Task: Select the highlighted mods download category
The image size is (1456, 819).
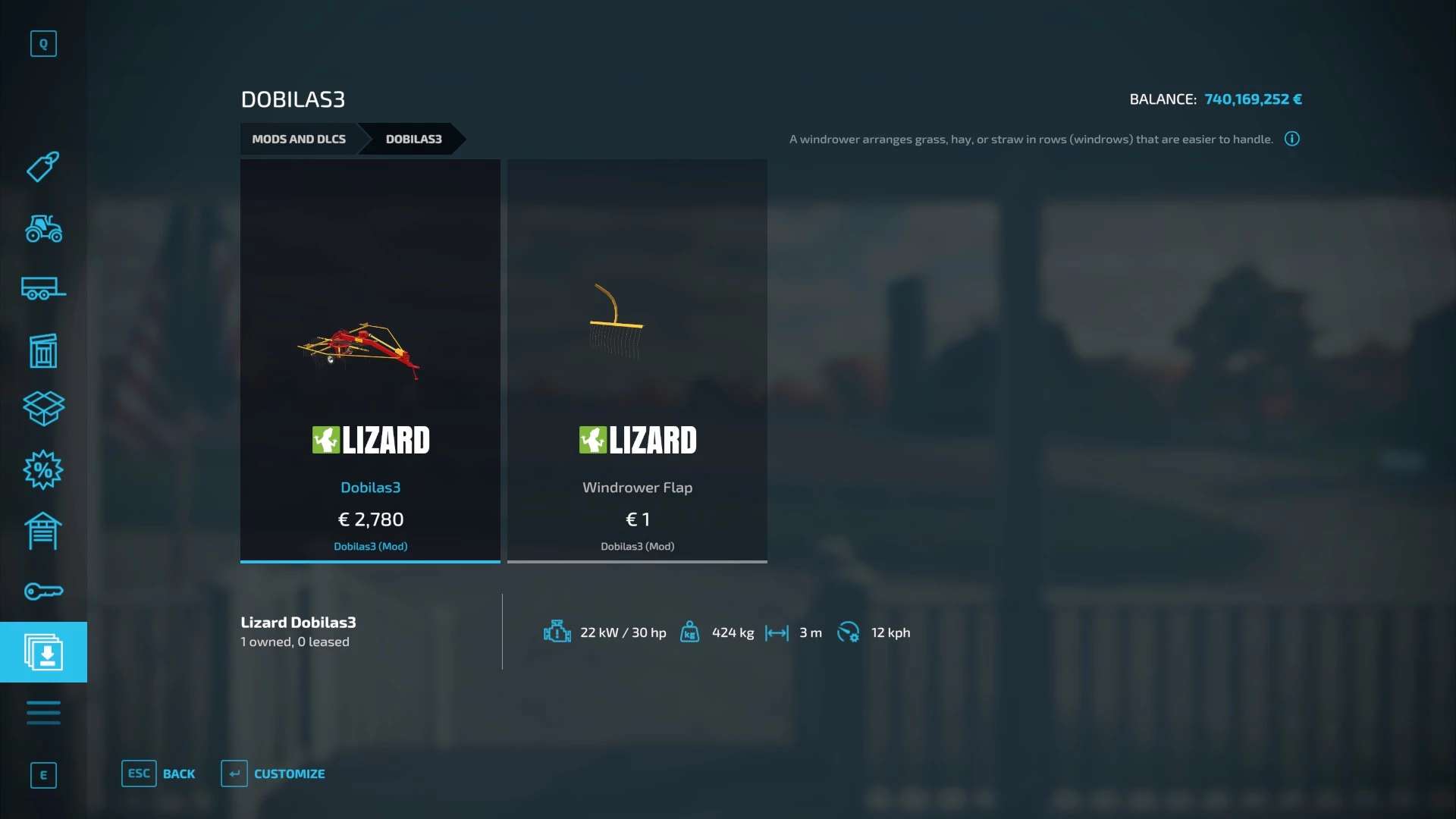Action: click(x=43, y=652)
